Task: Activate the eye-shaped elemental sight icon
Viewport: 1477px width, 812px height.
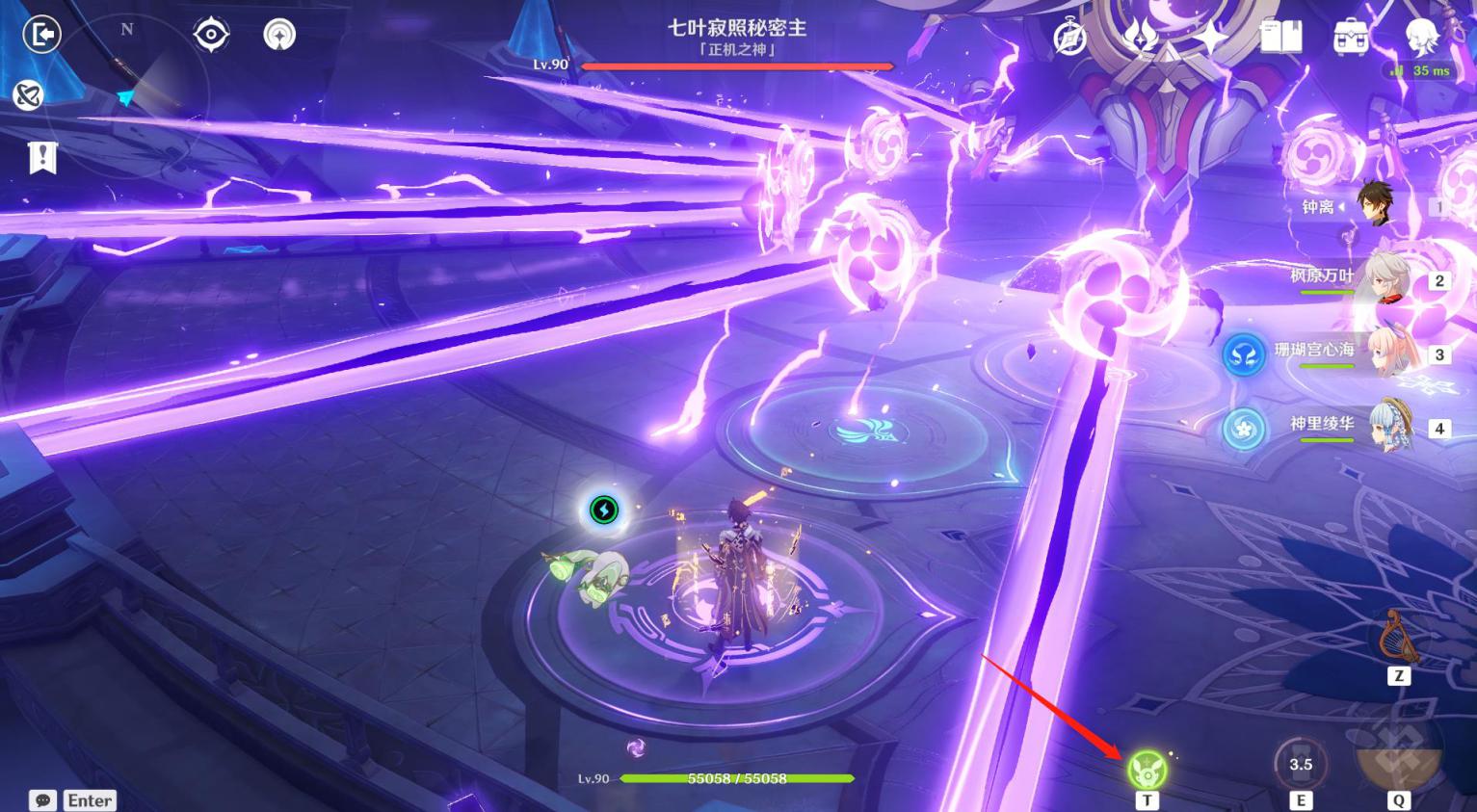Action: tap(211, 35)
